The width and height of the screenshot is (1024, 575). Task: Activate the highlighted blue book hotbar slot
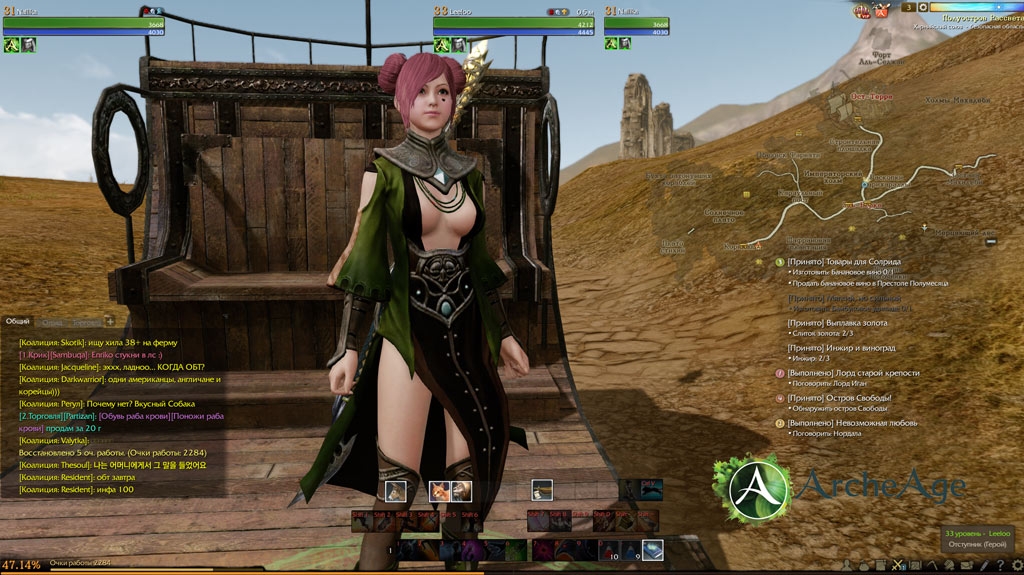click(652, 549)
